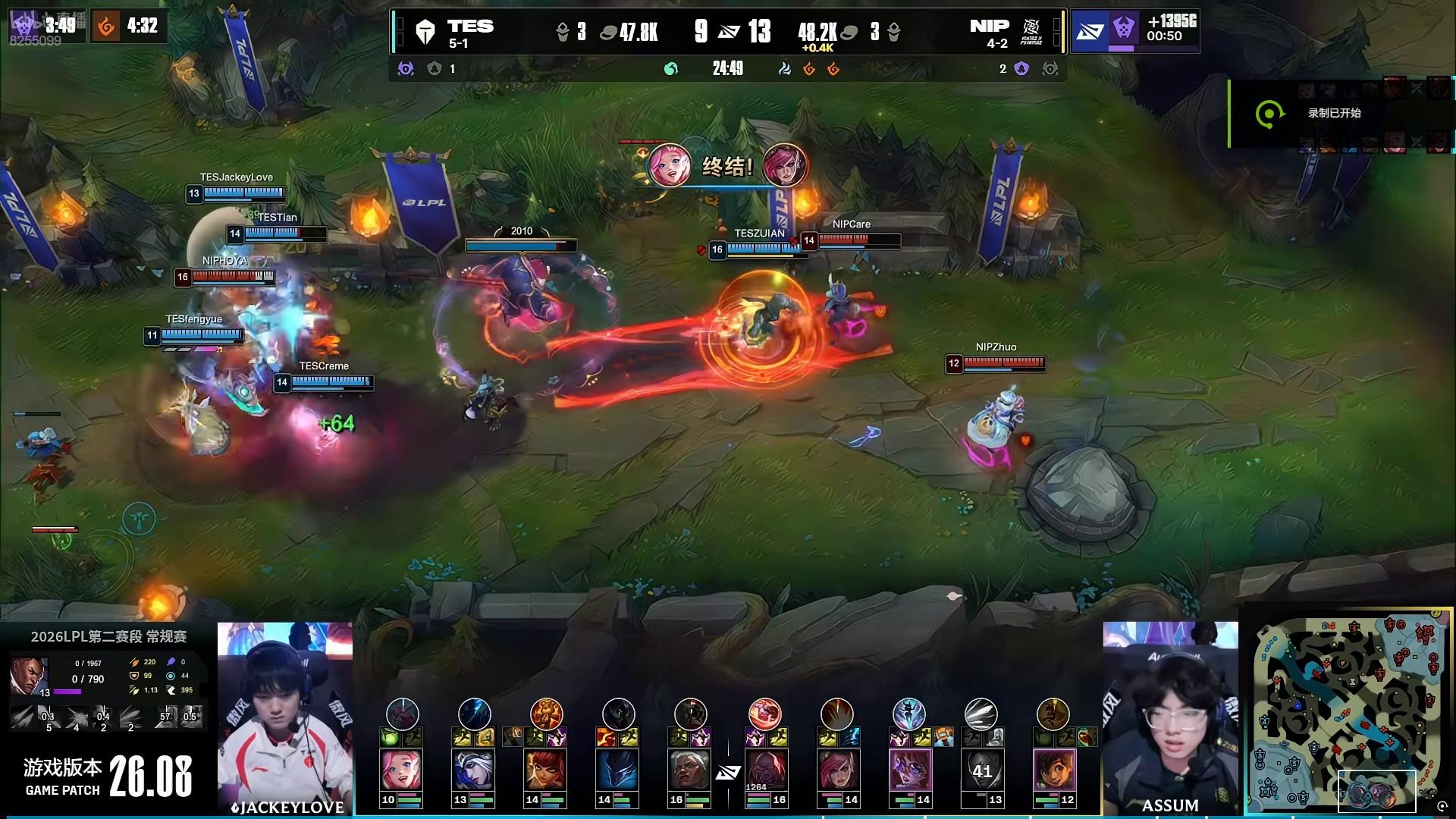Screen dimensions: 1456x819
Task: Choose the pink-haired Vi portrait in the bottom bar
Action: pyautogui.click(x=837, y=770)
